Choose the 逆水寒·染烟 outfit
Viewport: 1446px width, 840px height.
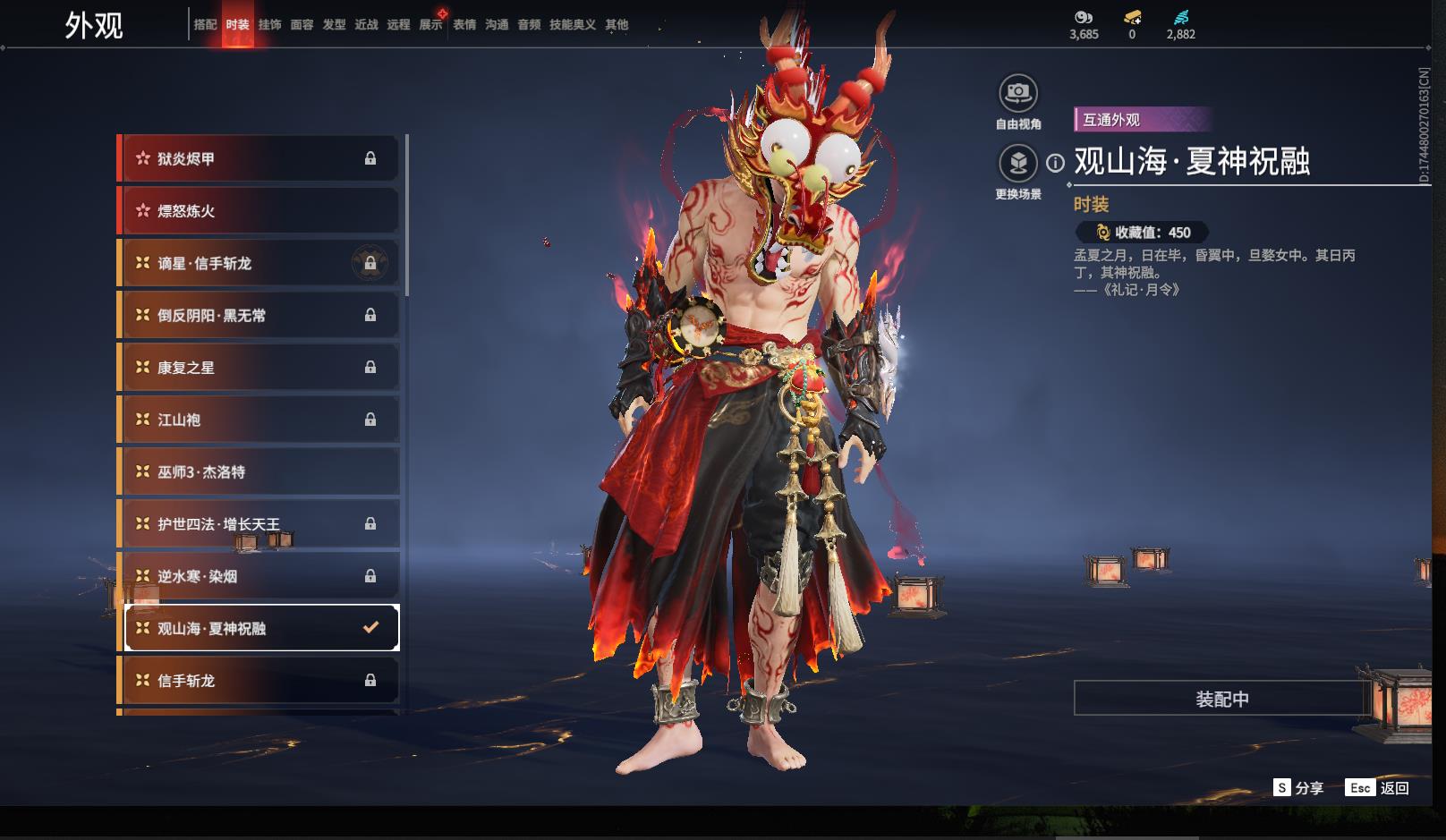[x=259, y=577]
